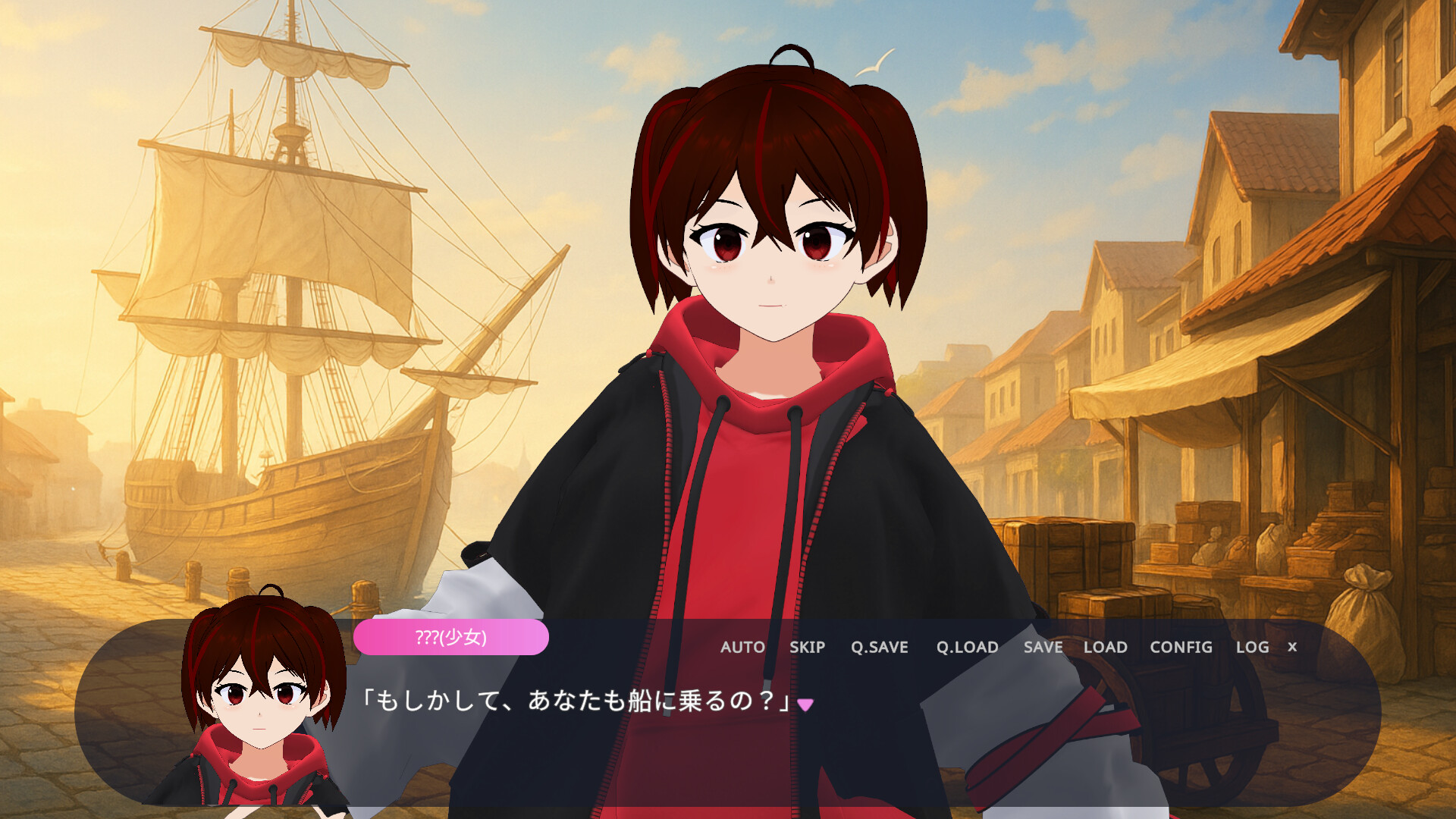Screen dimensions: 1456x819
Task: Open the message LOG history
Action: tap(1251, 648)
